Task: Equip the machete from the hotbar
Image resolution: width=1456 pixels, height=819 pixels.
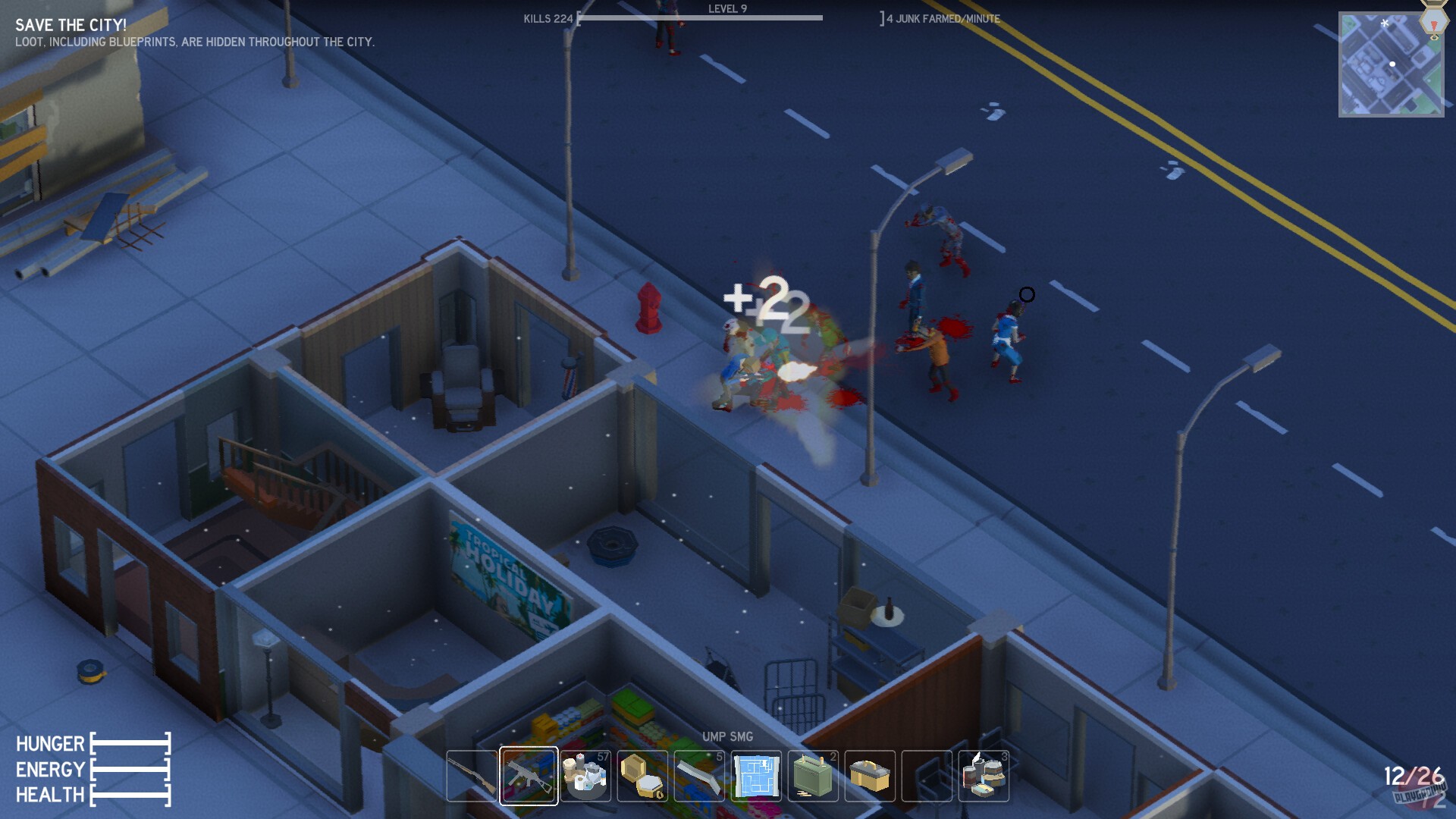Action: 700,777
